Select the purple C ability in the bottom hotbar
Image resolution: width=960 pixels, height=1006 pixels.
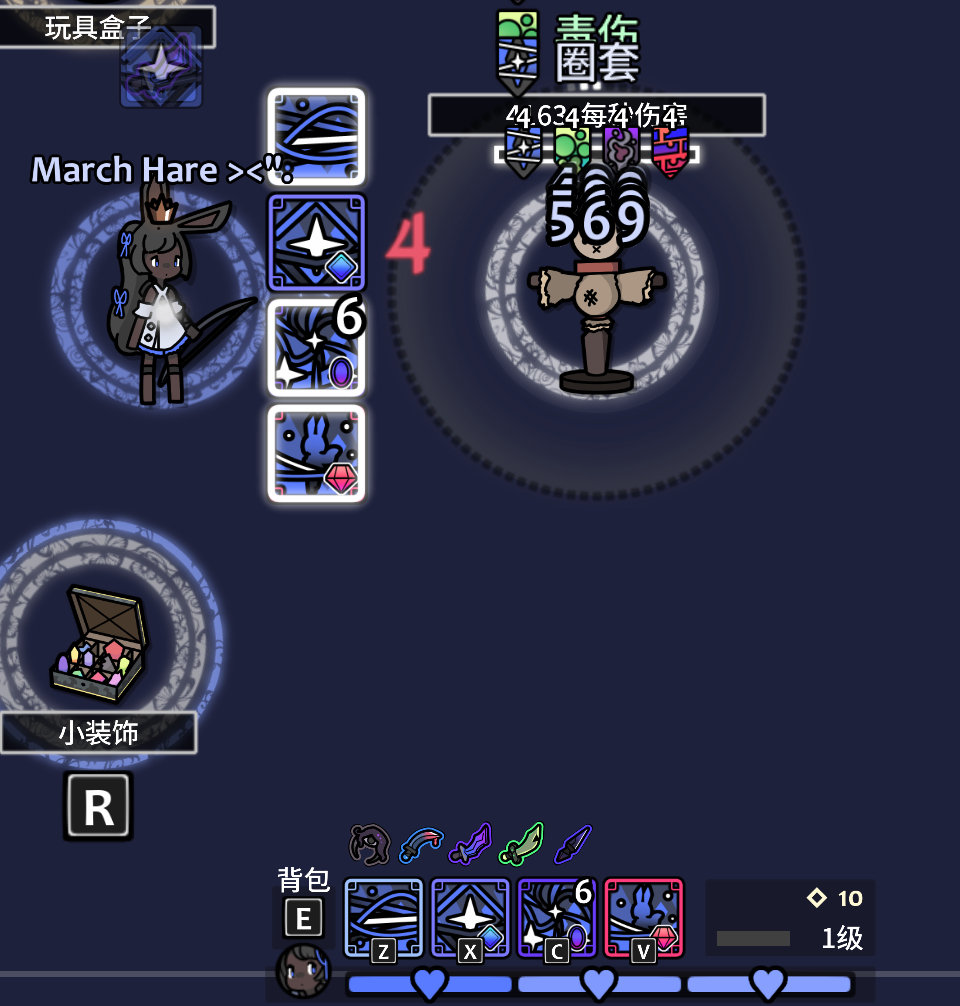556,918
